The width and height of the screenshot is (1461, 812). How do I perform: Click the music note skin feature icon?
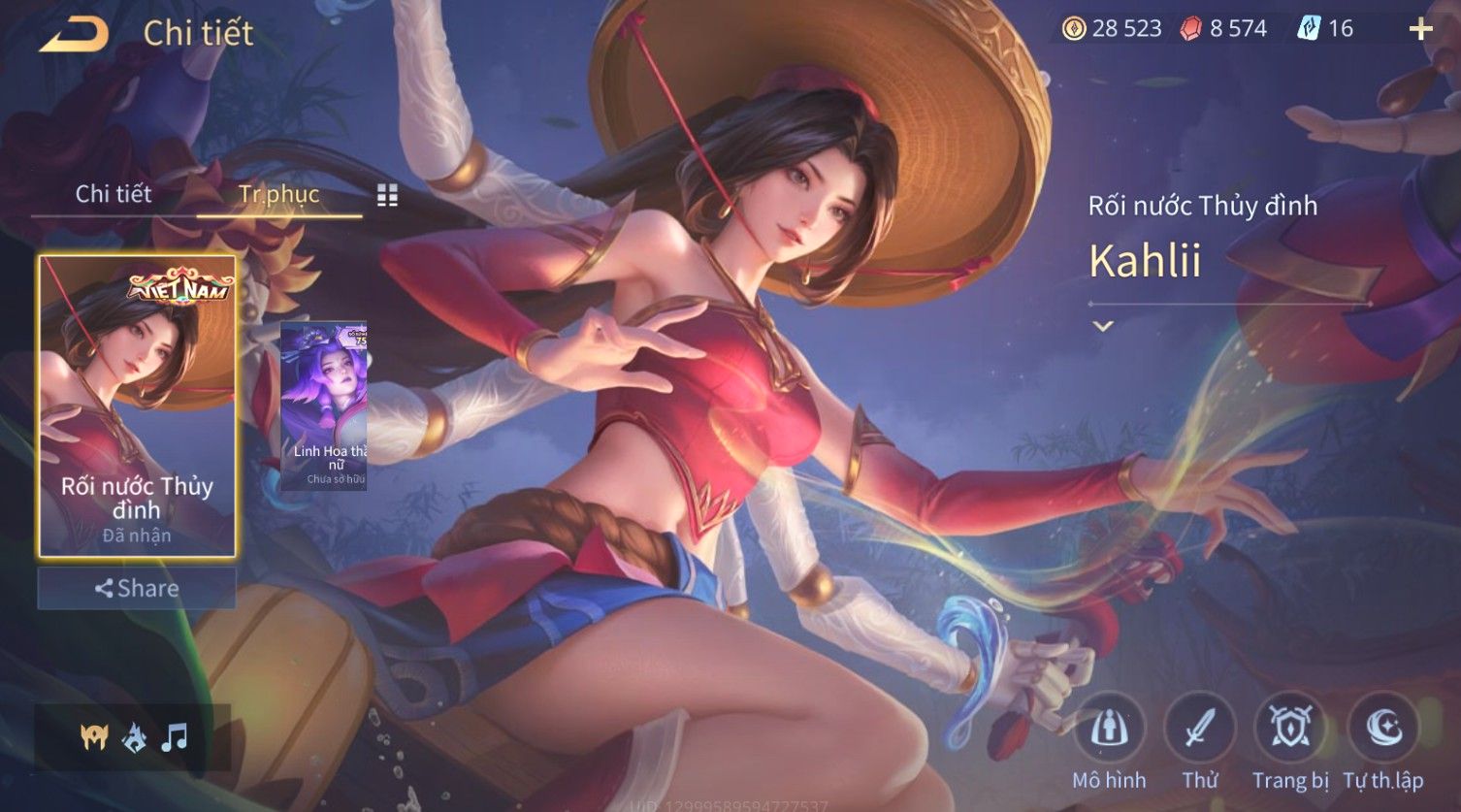point(174,738)
